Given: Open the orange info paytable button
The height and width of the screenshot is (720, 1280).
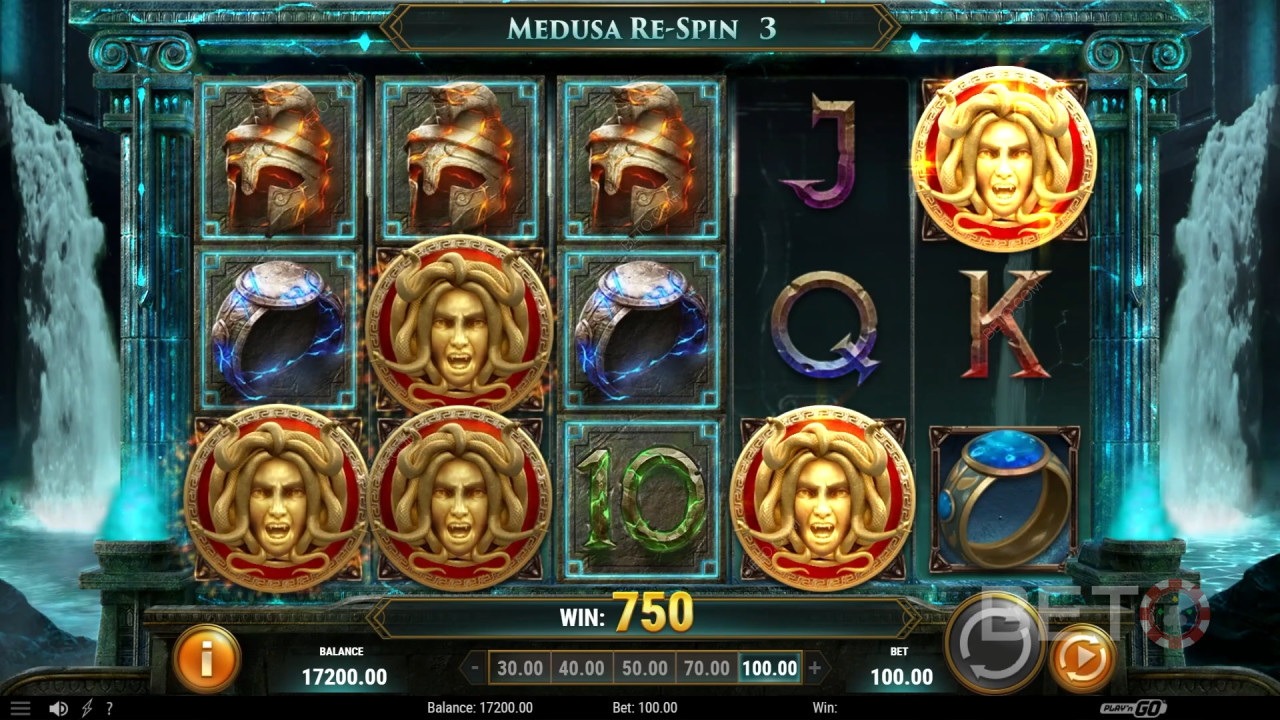Looking at the screenshot, I should 207,657.
